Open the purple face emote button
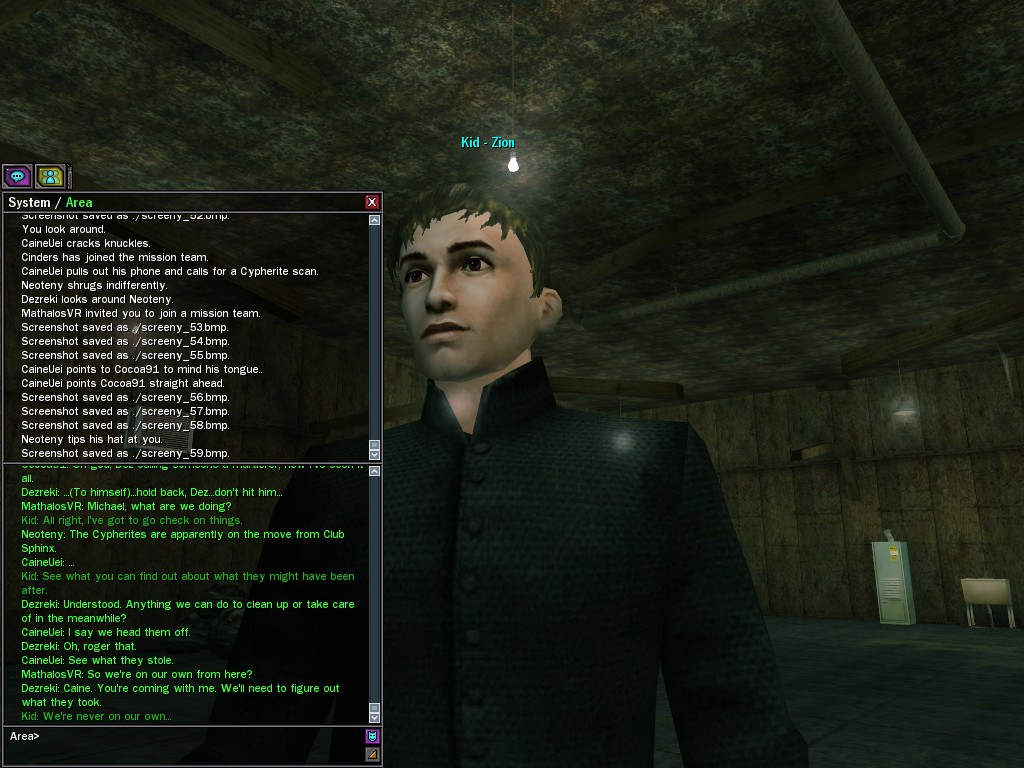The height and width of the screenshot is (768, 1024). [372, 736]
